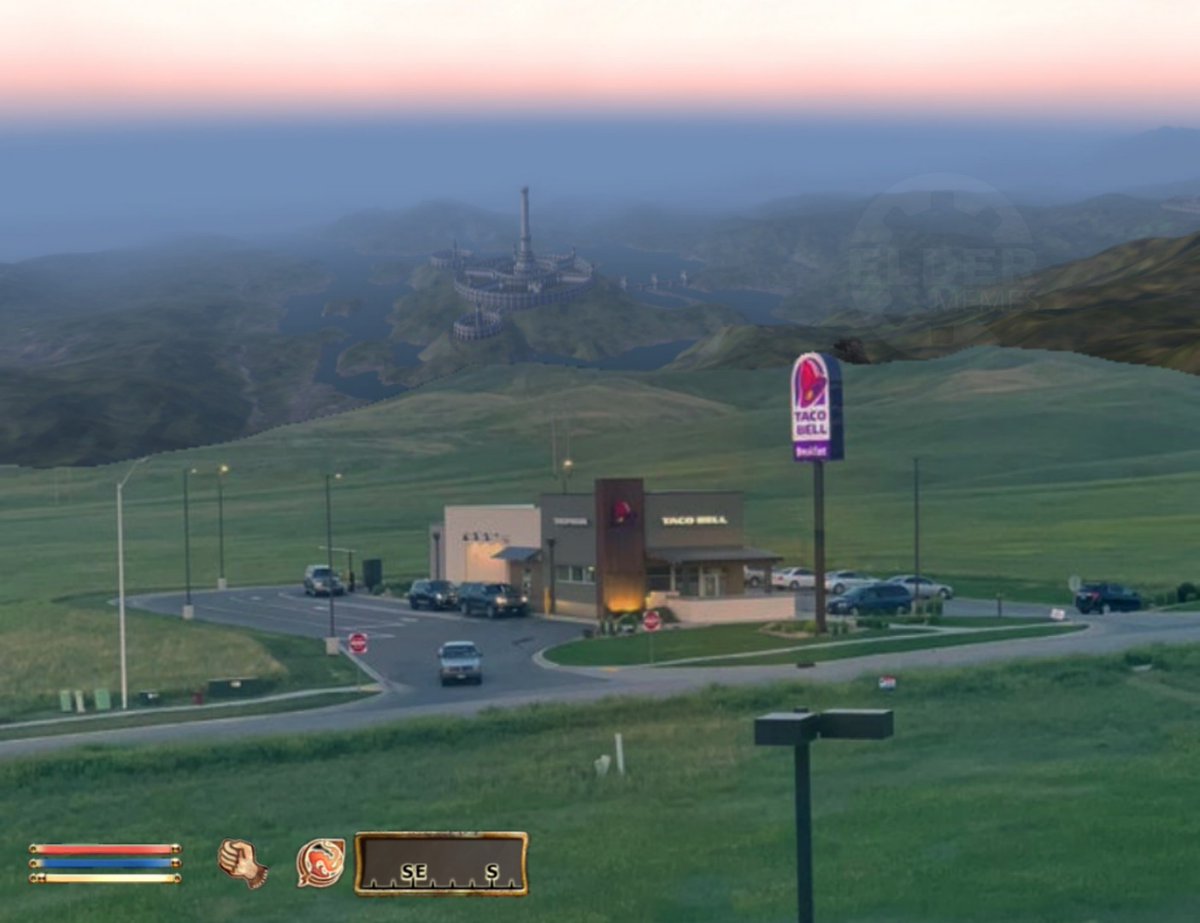Click the compass bar showing SE and S
This screenshot has width=1200, height=923.
[441, 863]
